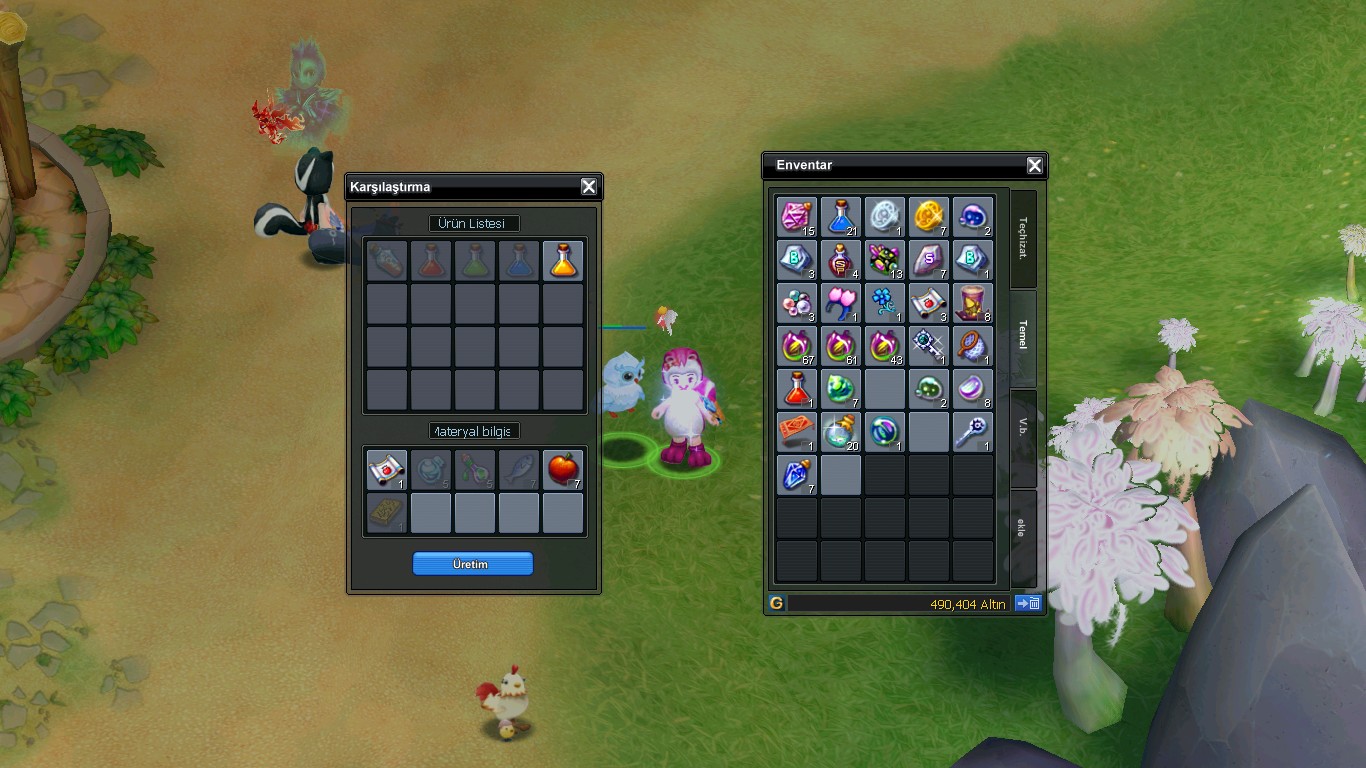The height and width of the screenshot is (768, 1366).
Task: Open the Temel inventory tab
Action: click(x=1023, y=336)
